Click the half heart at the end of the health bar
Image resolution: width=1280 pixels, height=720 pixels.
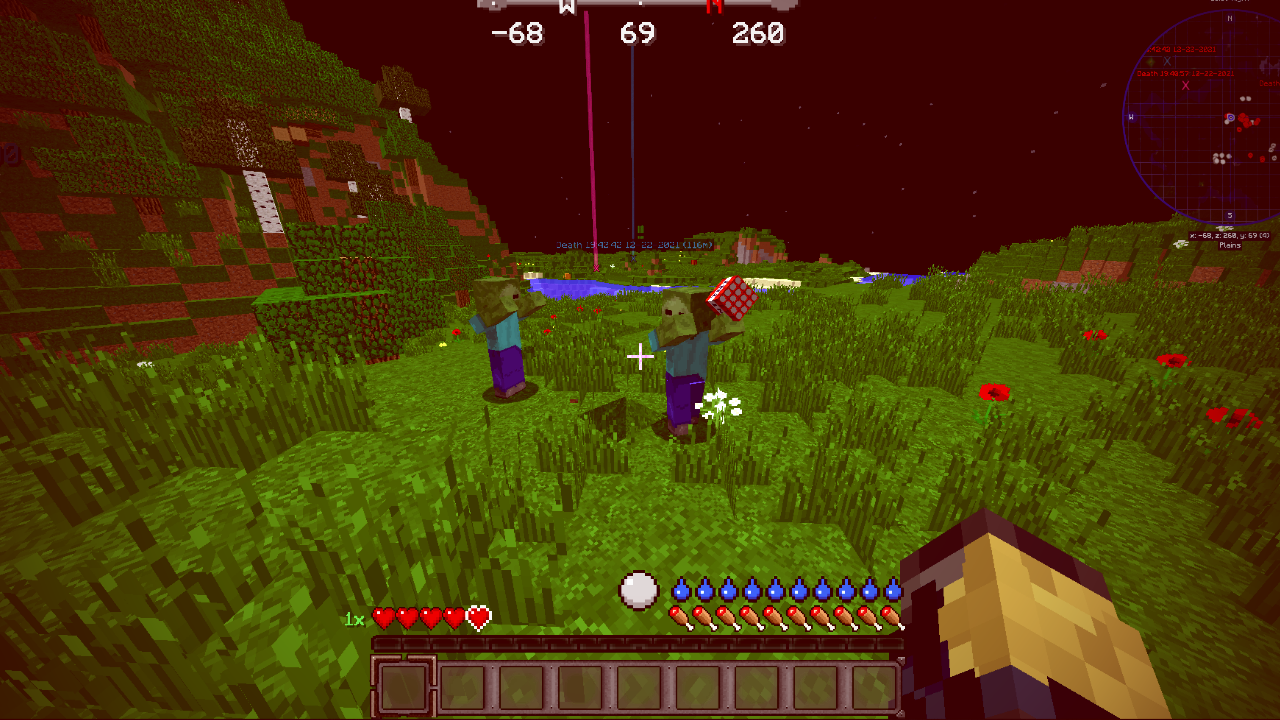[478, 620]
